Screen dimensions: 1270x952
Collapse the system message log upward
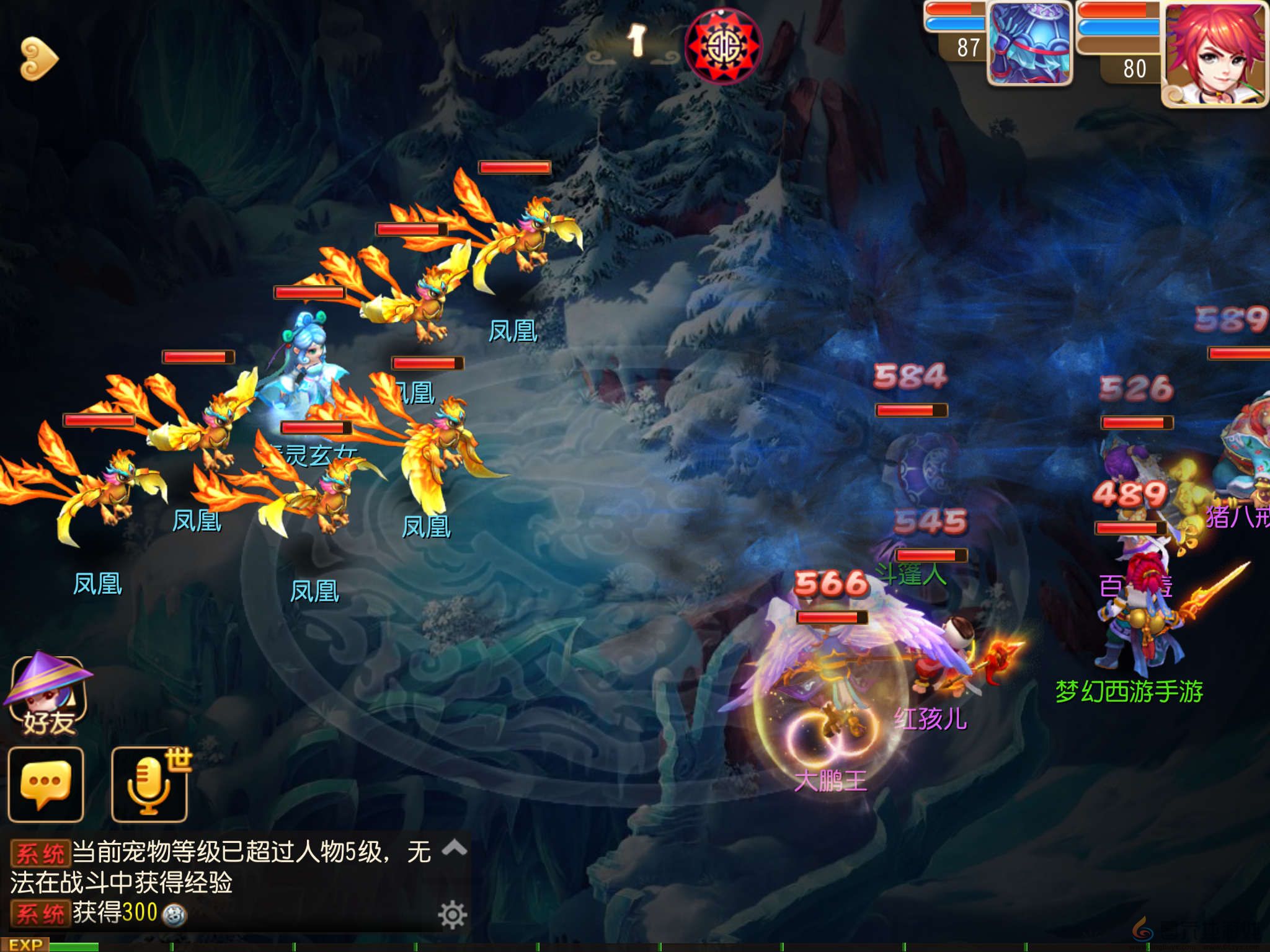click(456, 847)
